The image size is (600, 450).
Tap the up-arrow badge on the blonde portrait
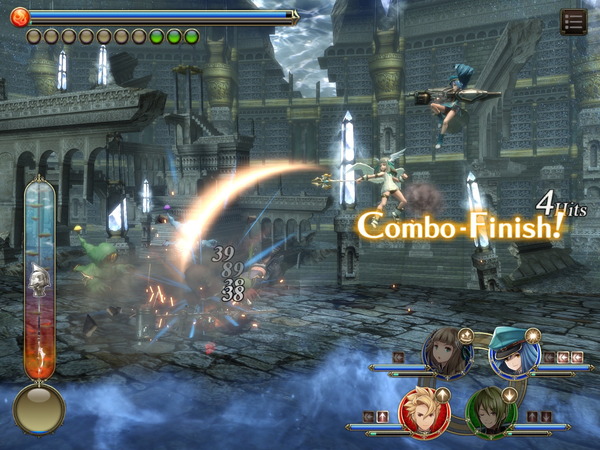pos(443,395)
